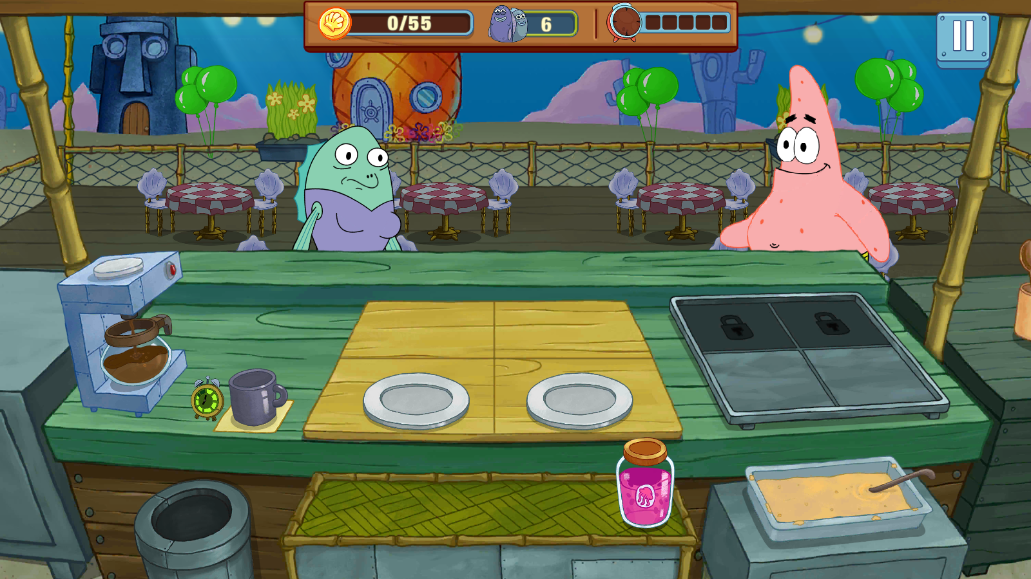Pick the pink jellyfish jelly jar
The height and width of the screenshot is (579, 1031).
coord(644,486)
